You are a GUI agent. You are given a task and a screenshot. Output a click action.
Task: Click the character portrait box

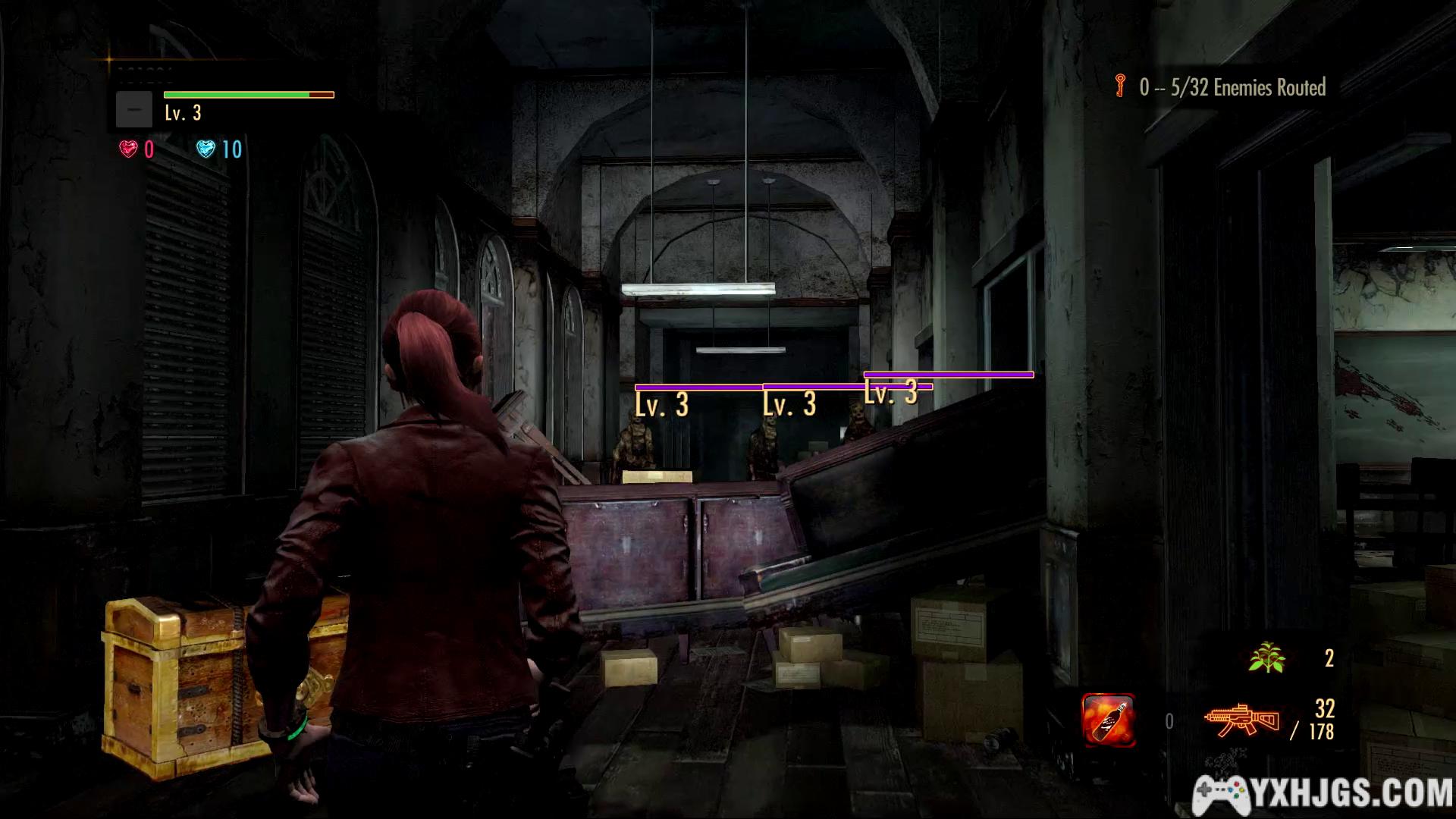[x=134, y=110]
